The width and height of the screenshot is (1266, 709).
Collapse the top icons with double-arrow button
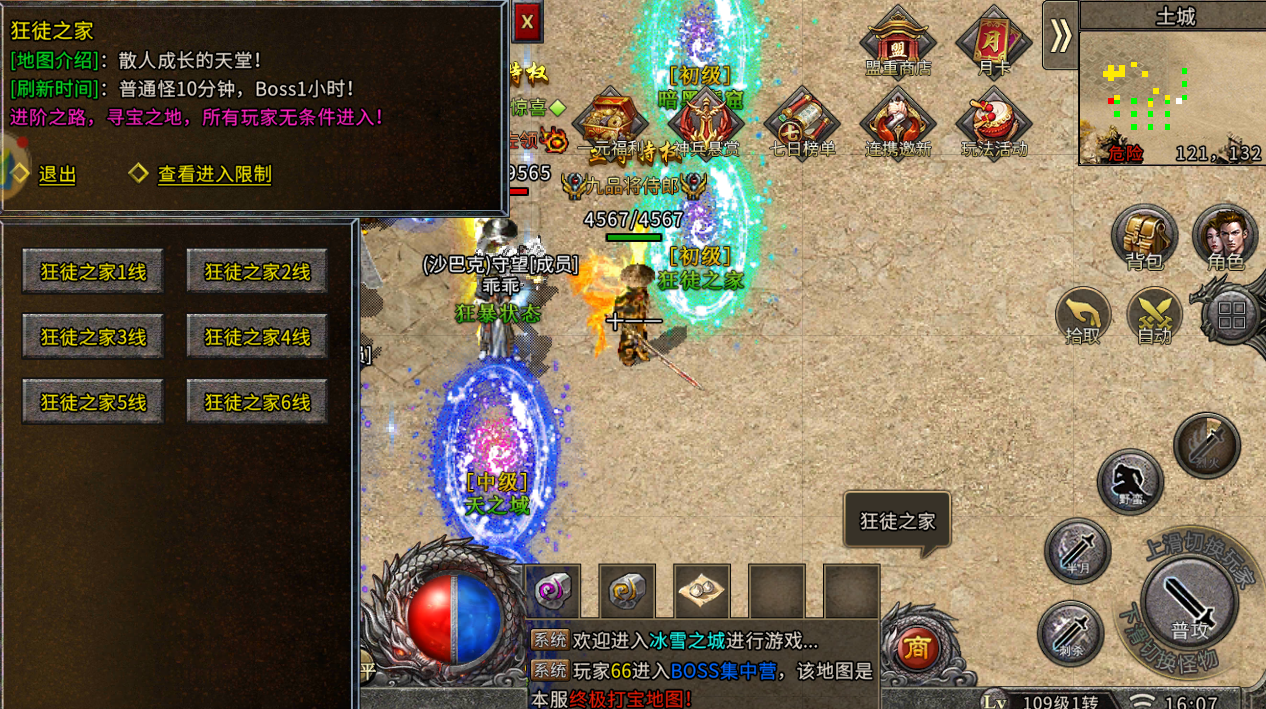tap(1060, 36)
